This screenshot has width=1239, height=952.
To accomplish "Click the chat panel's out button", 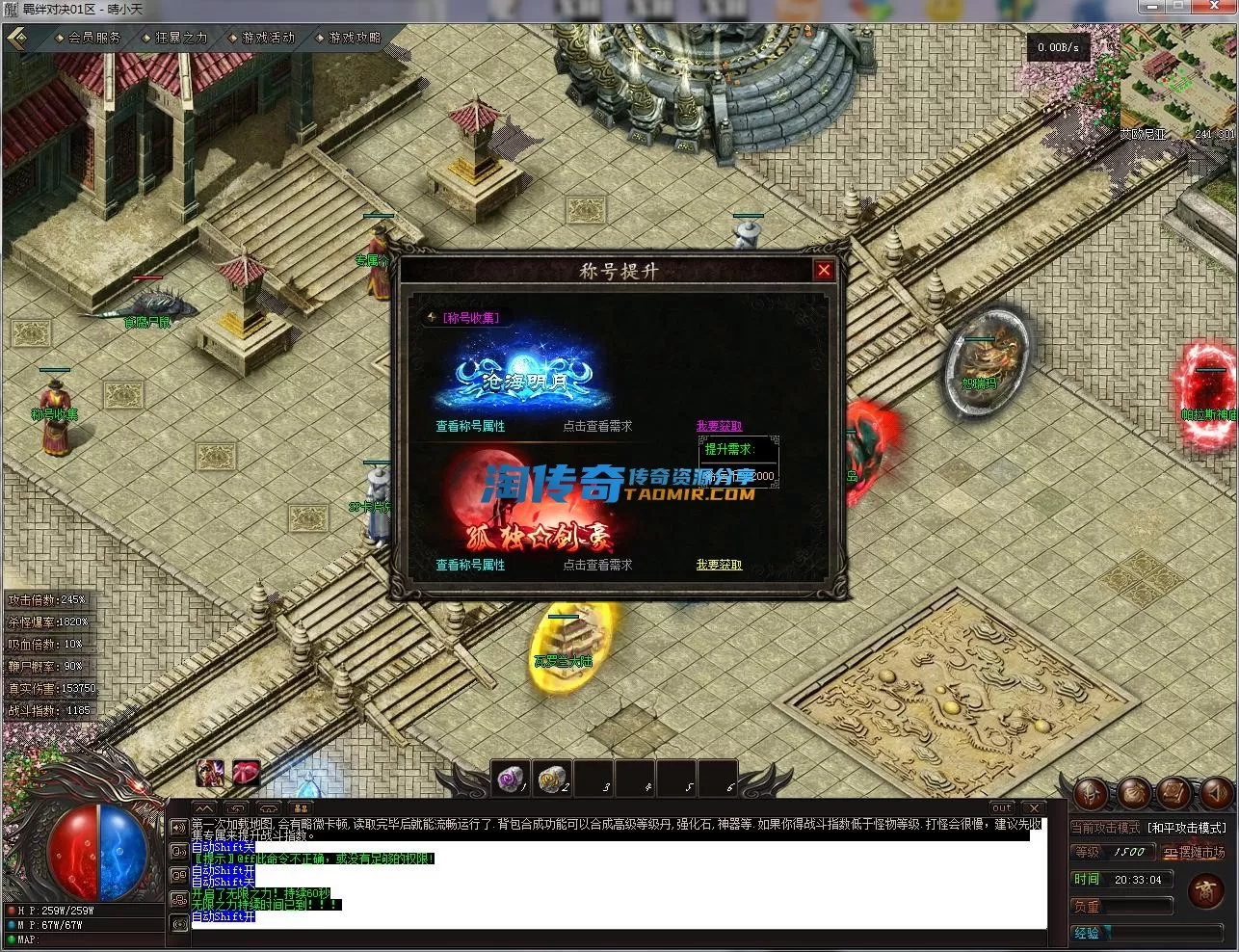I will [x=1002, y=807].
